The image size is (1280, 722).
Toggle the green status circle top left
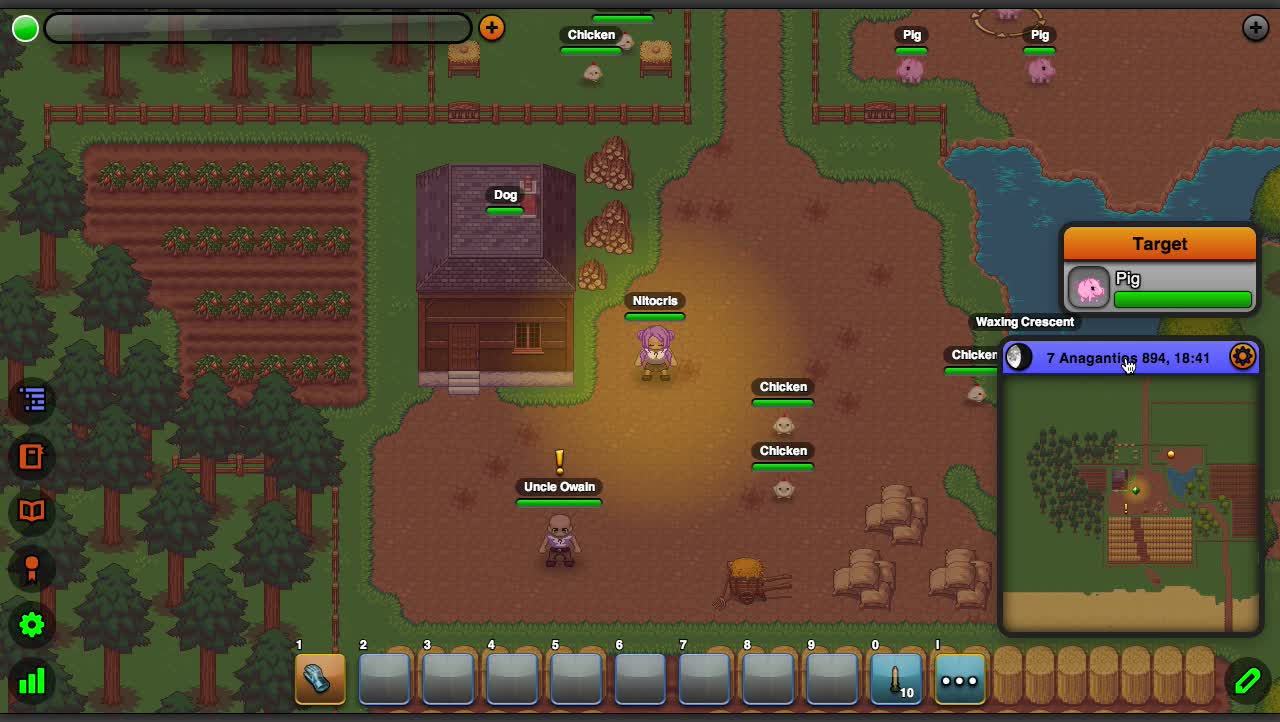pyautogui.click(x=24, y=28)
